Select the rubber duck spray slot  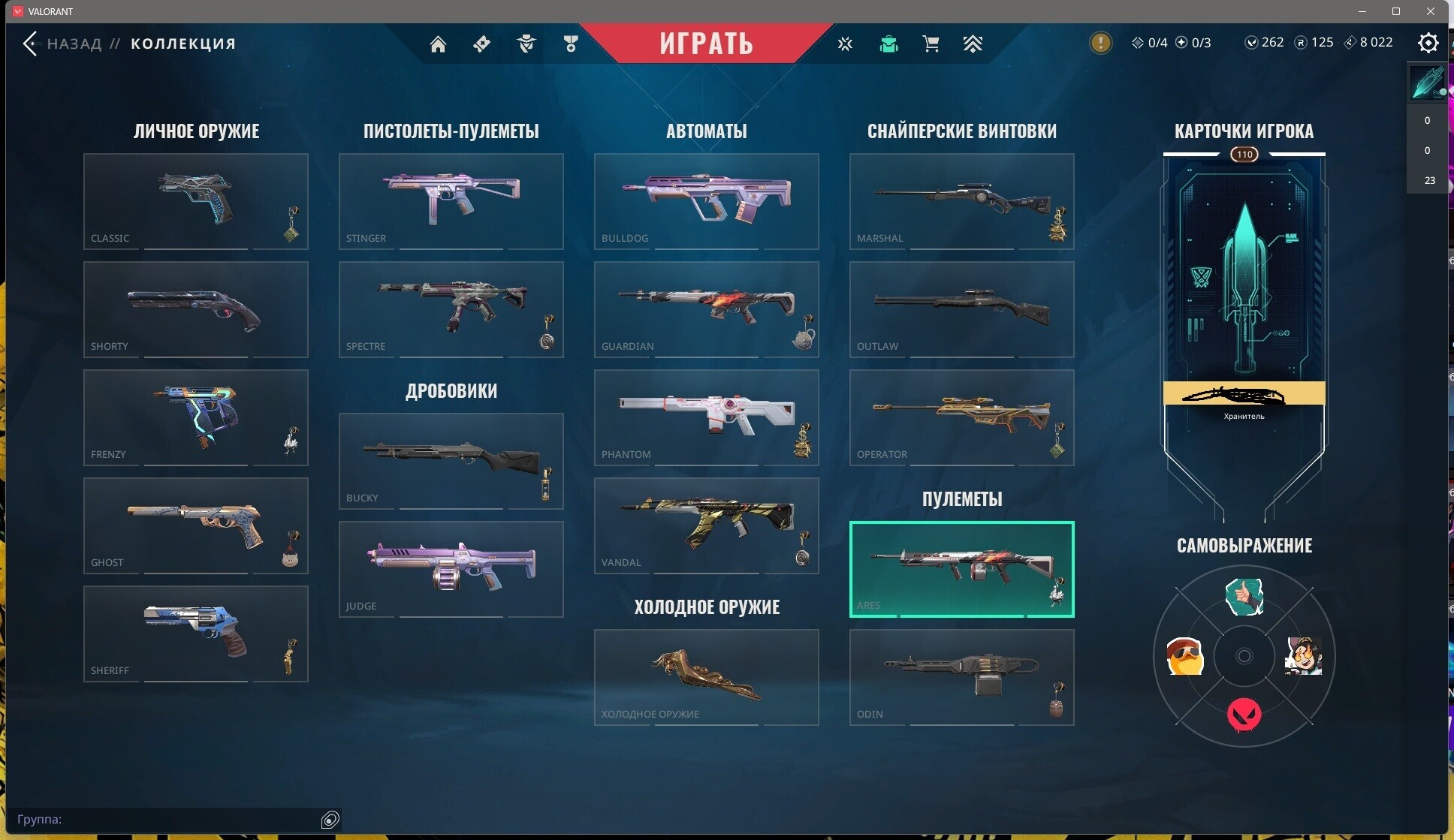tap(1185, 657)
